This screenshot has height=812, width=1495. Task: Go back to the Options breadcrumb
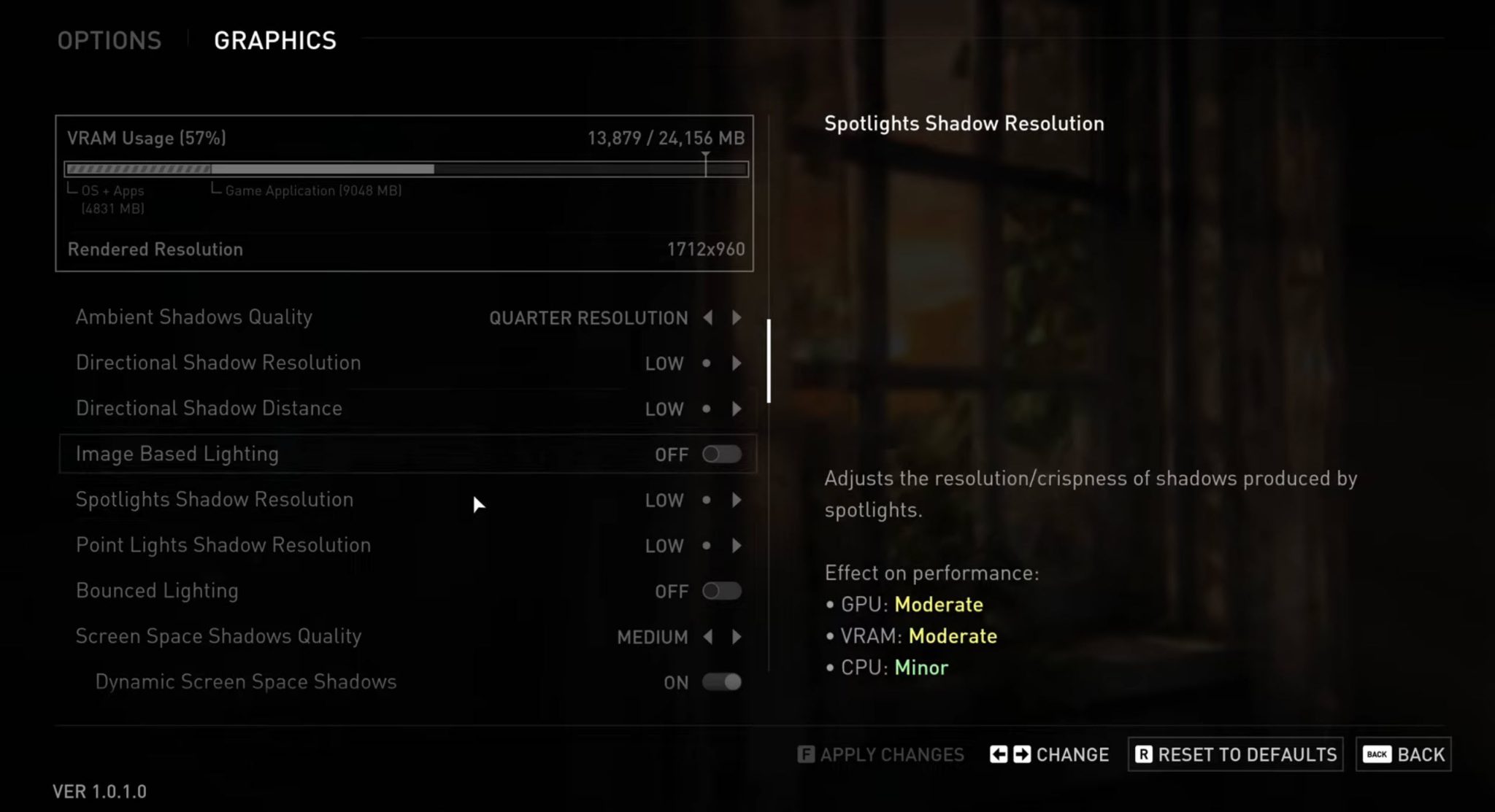tap(109, 41)
